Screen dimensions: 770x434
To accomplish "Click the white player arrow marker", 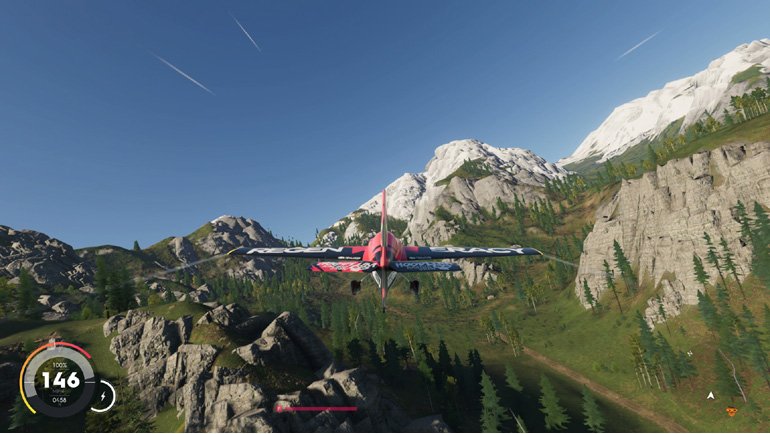I will pyautogui.click(x=710, y=395).
